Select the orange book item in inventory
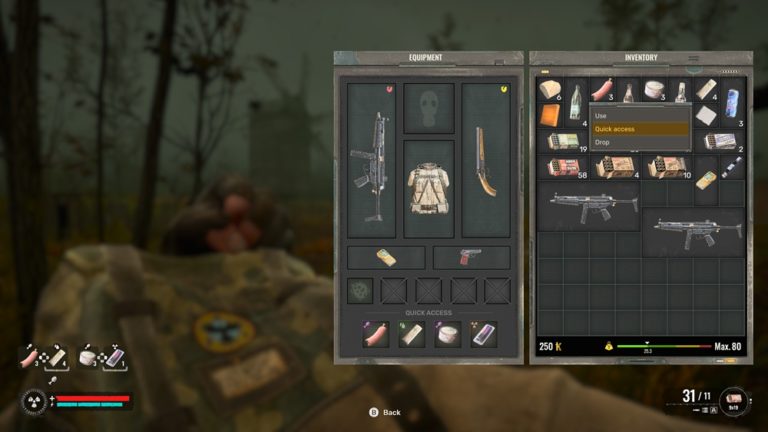768x432 pixels. (550, 116)
